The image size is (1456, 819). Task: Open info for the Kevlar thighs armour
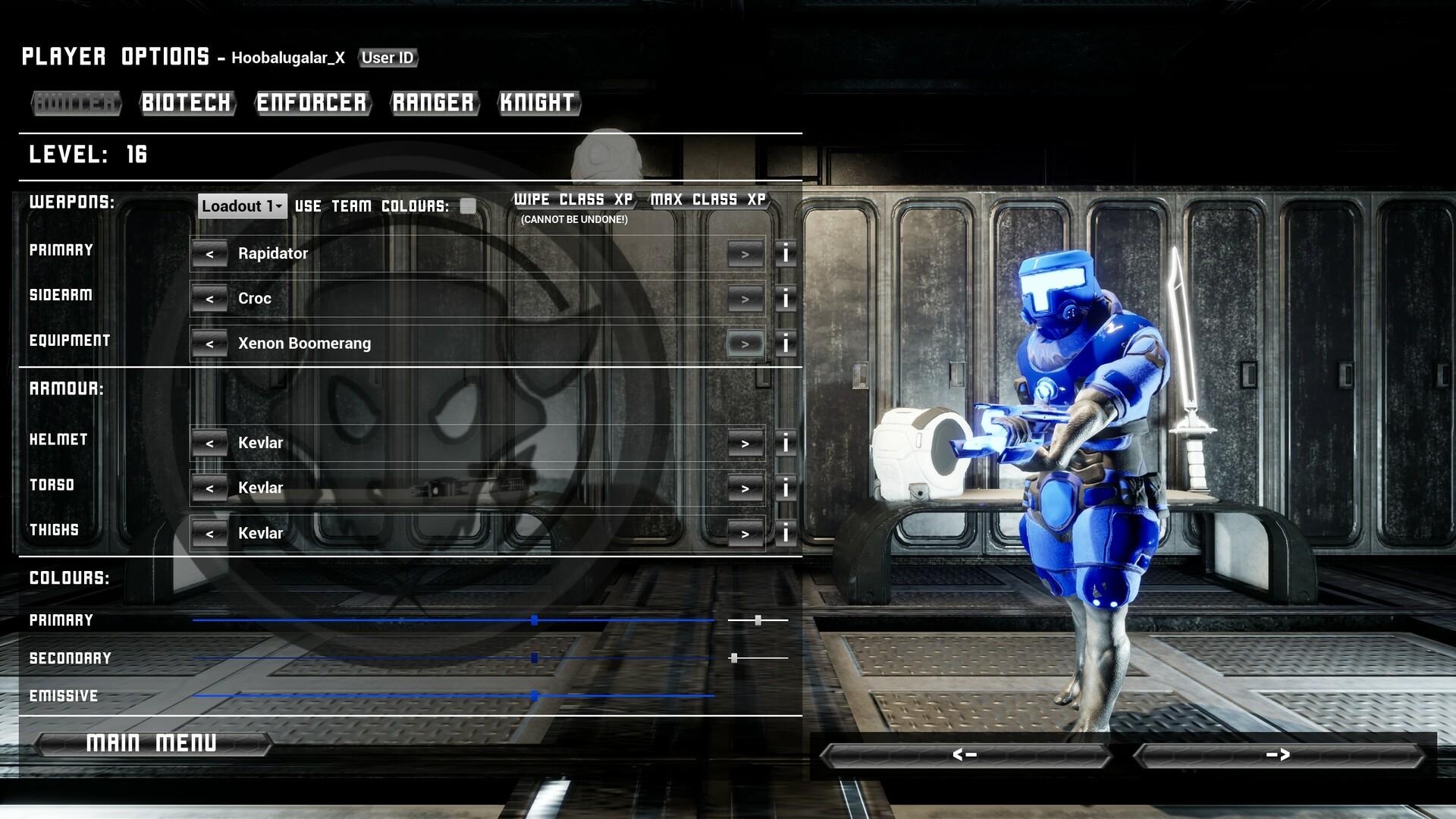click(x=785, y=533)
